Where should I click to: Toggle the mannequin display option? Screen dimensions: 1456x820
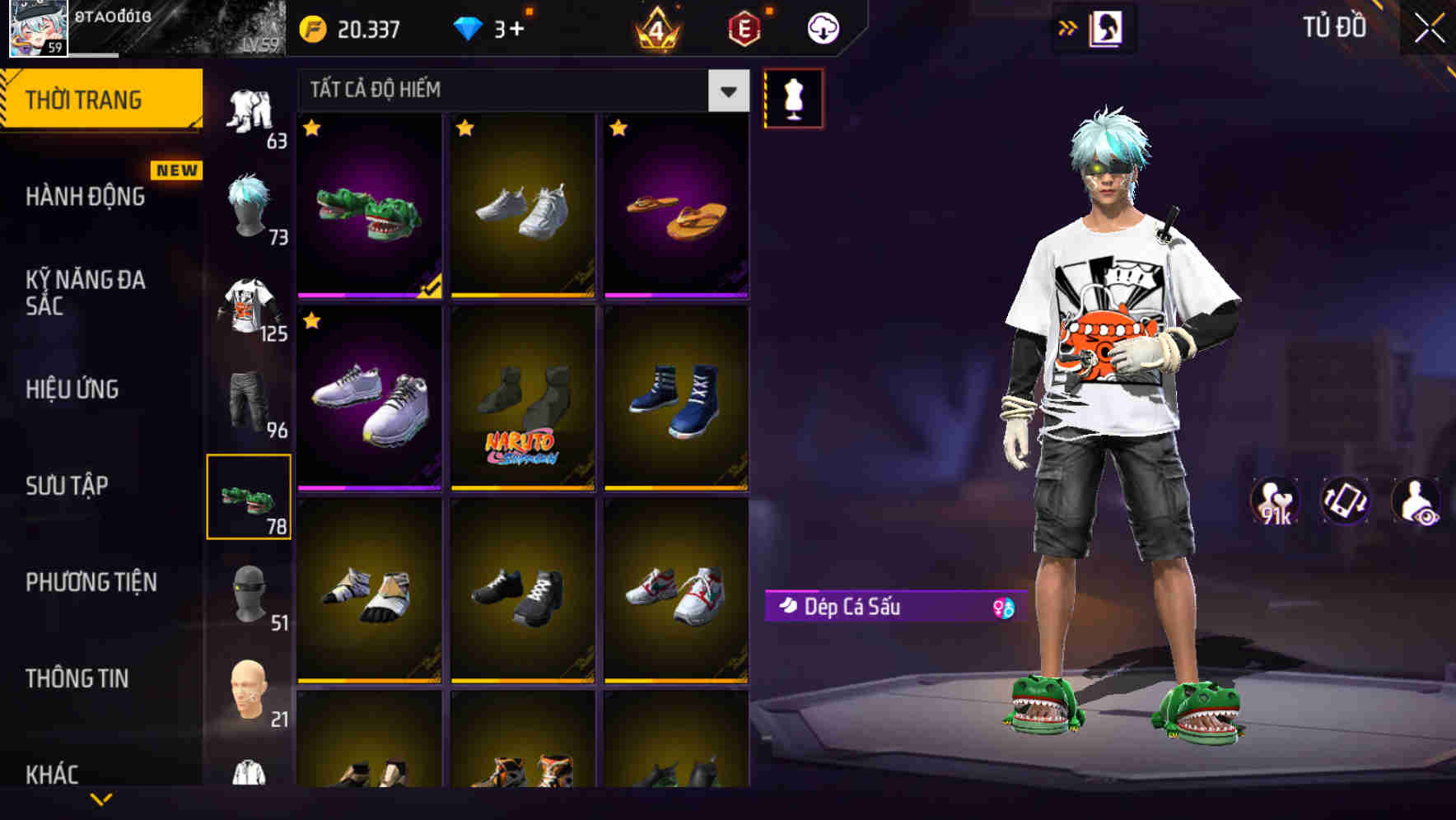pos(794,97)
